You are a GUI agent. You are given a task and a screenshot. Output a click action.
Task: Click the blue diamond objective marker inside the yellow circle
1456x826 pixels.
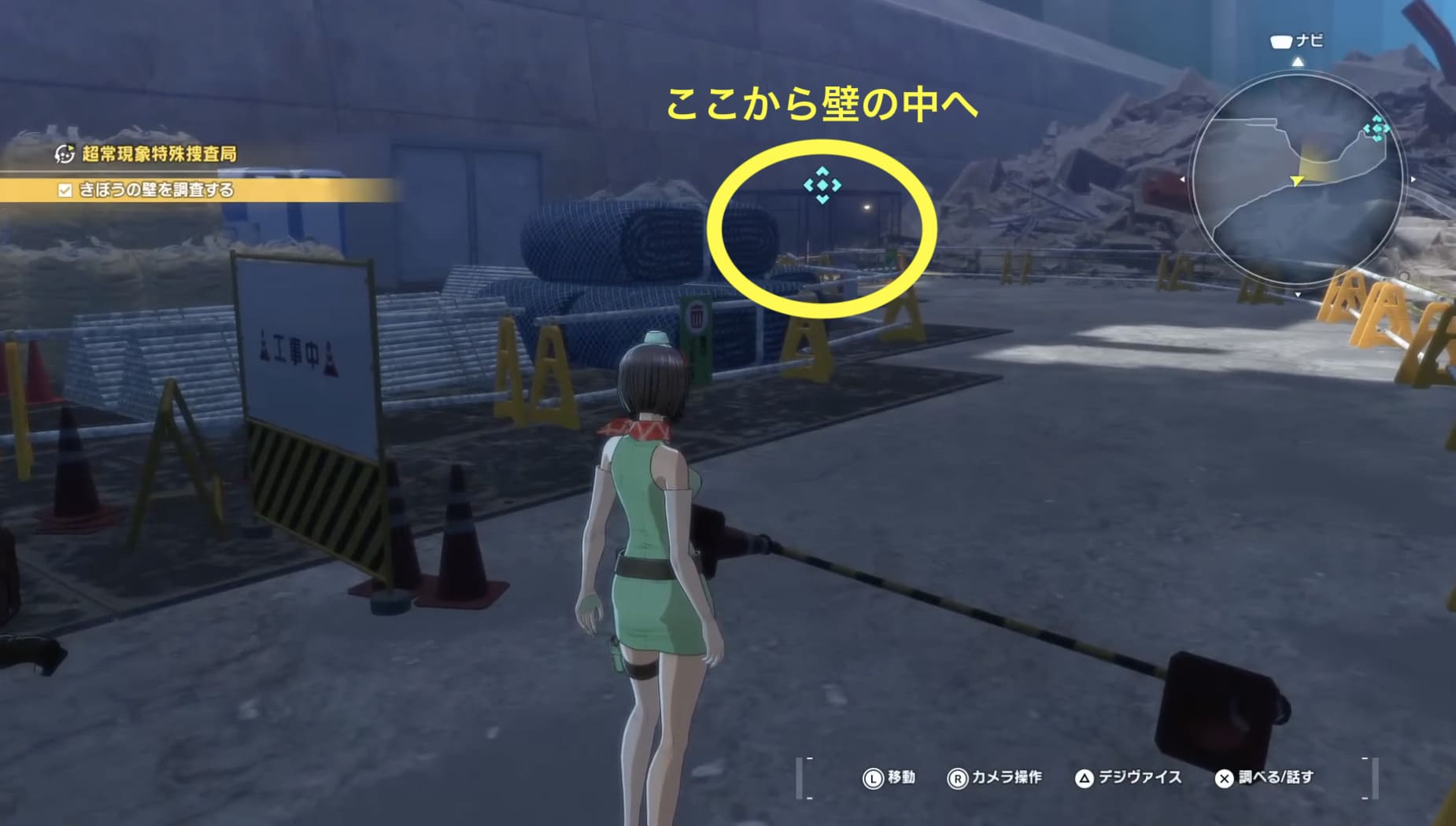825,186
